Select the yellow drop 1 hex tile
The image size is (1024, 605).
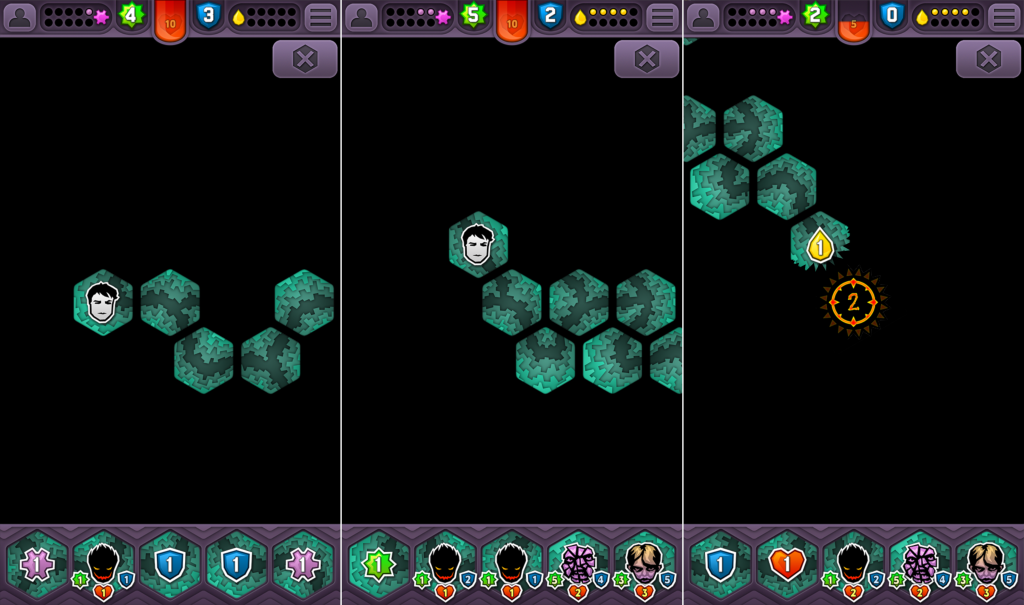(820, 244)
